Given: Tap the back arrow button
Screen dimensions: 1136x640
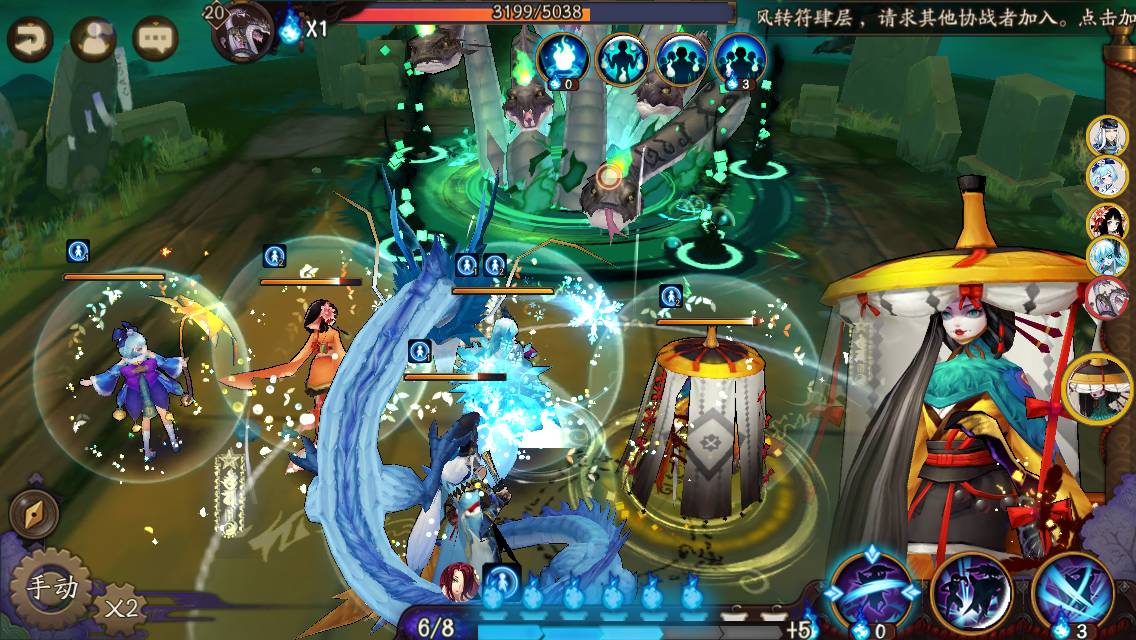Looking at the screenshot, I should click(31, 40).
